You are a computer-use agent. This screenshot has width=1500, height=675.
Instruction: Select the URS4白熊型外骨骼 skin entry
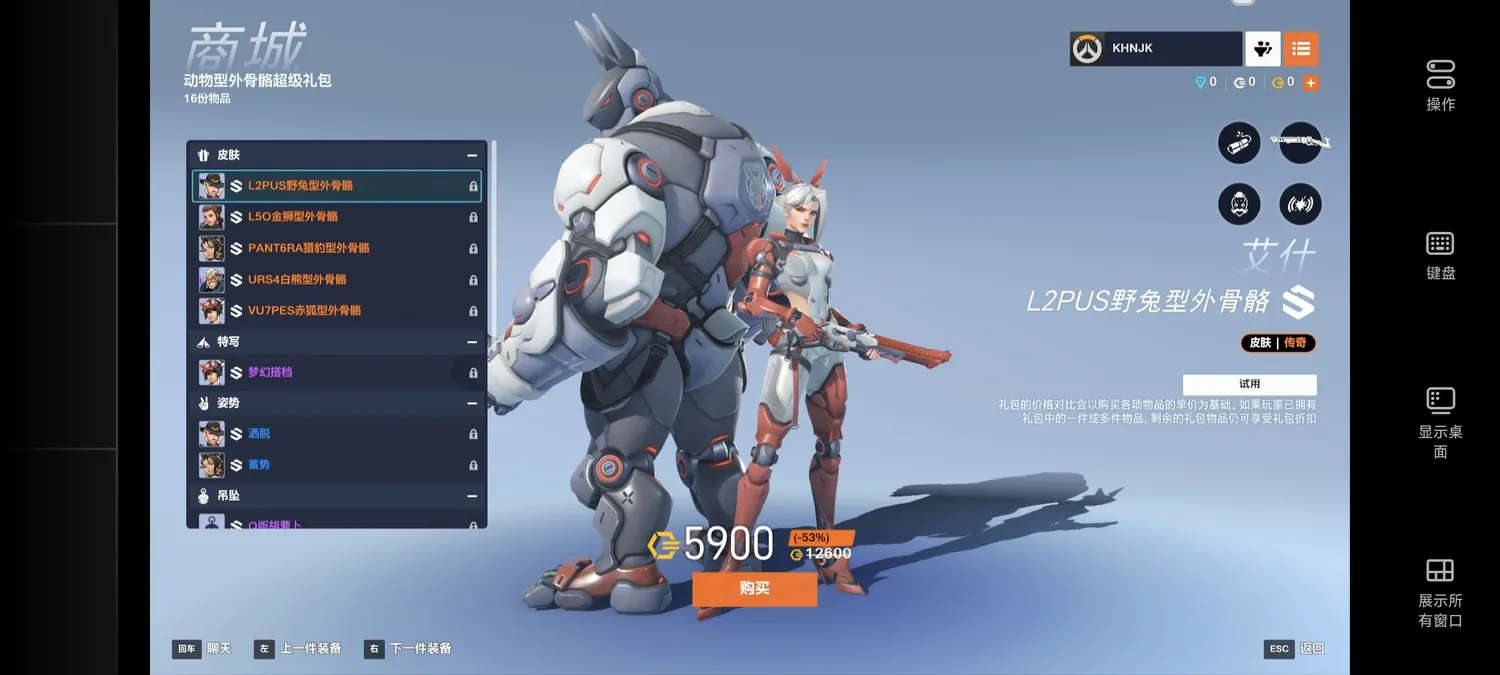click(336, 279)
